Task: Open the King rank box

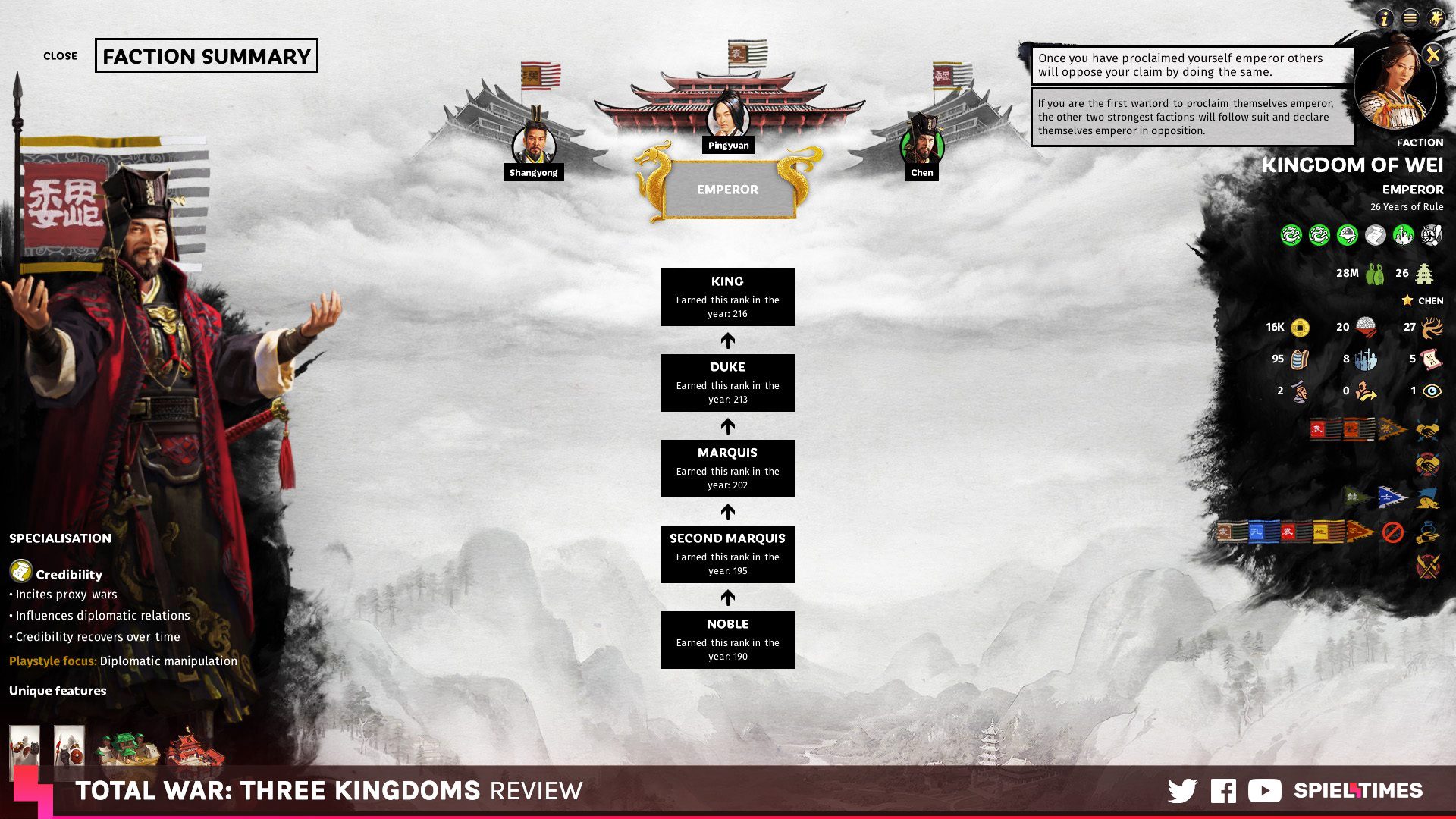Action: (727, 297)
